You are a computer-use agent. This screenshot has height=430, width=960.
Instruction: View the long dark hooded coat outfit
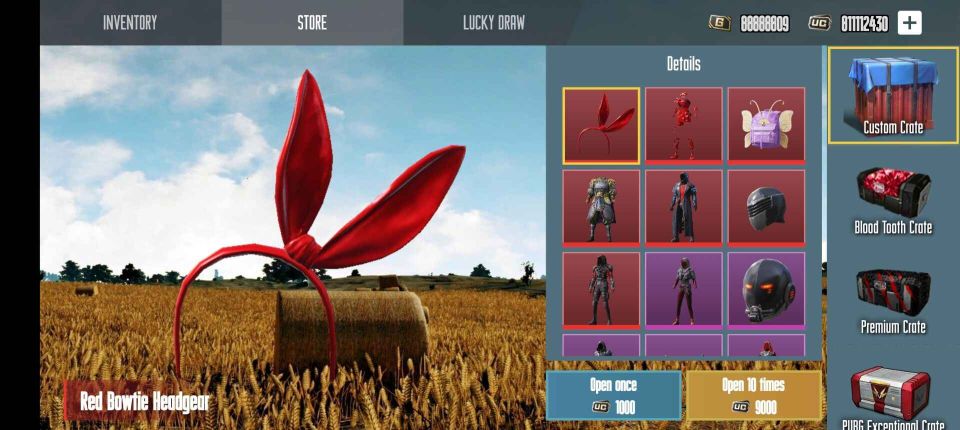click(x=684, y=207)
